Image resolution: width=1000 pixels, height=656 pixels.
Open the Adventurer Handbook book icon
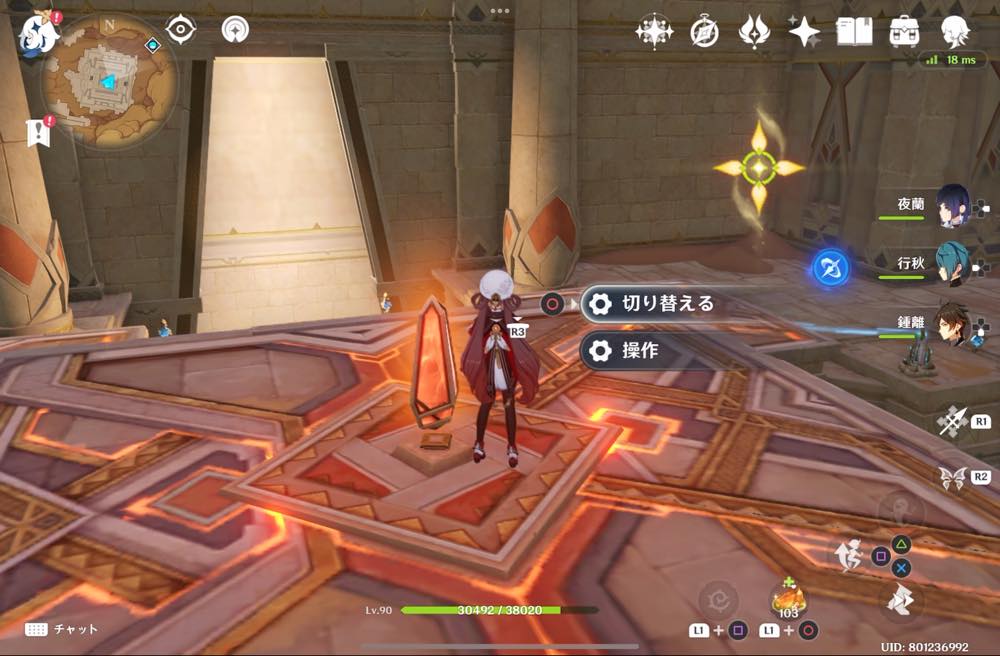pyautogui.click(x=854, y=32)
